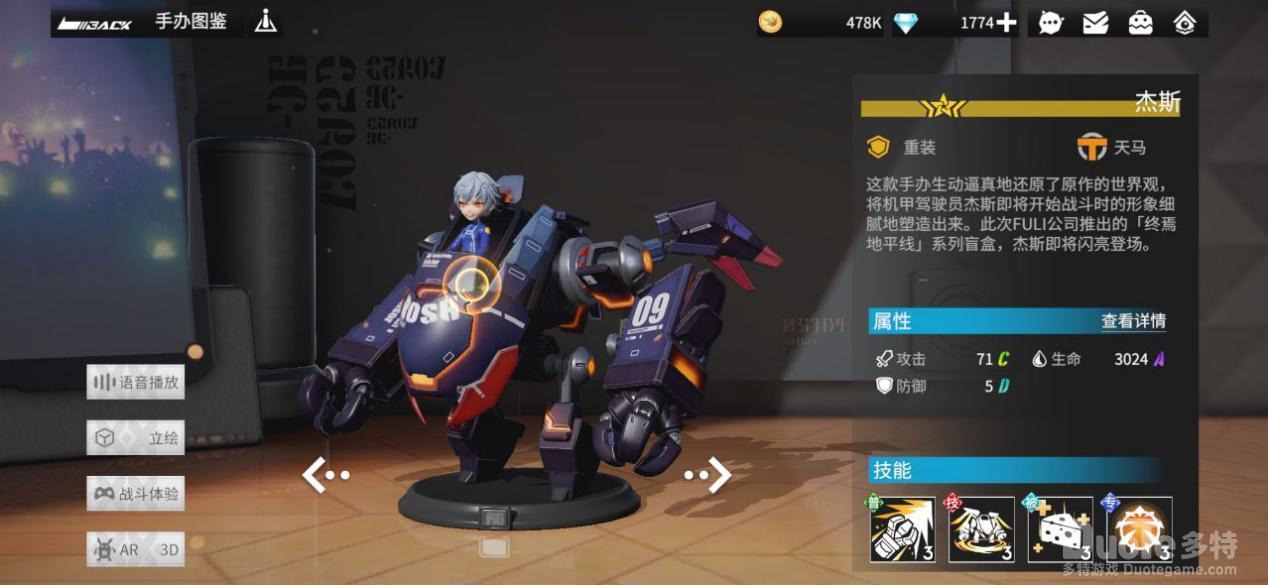Image resolution: width=1268 pixels, height=585 pixels.
Task: Select the orange spiked orb skill icon
Action: pos(1139,530)
